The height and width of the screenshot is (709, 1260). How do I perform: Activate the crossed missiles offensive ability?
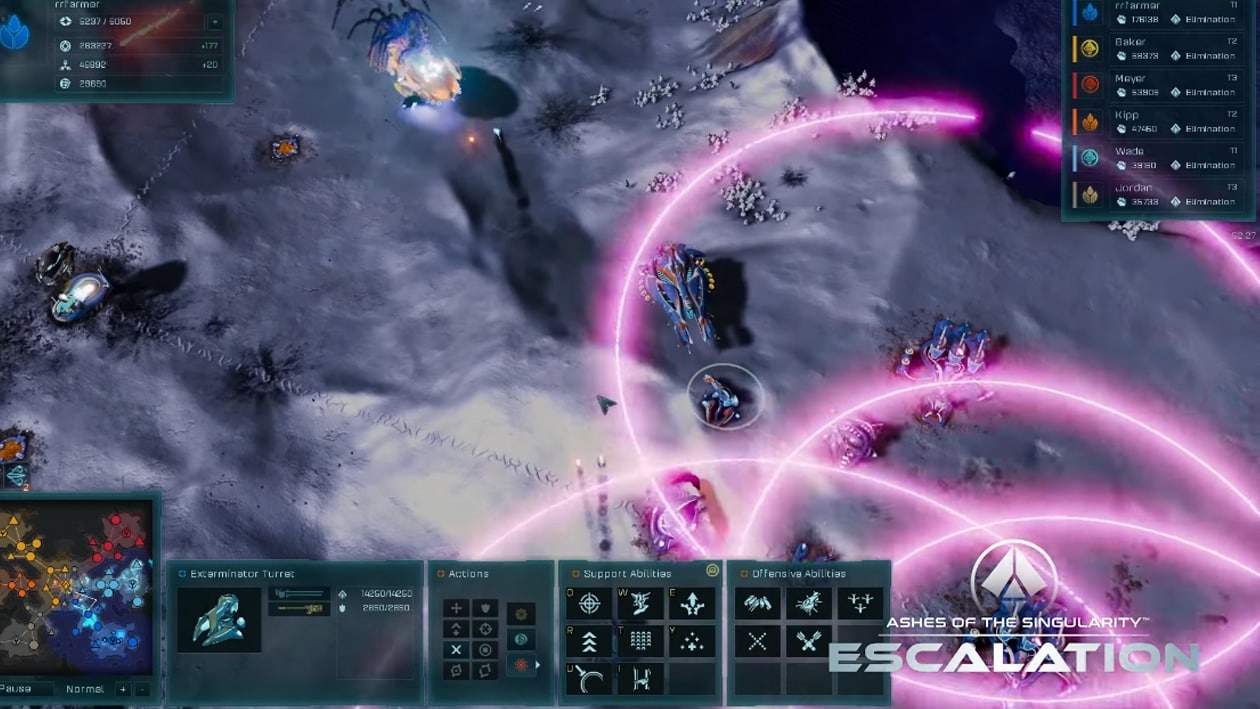click(808, 641)
